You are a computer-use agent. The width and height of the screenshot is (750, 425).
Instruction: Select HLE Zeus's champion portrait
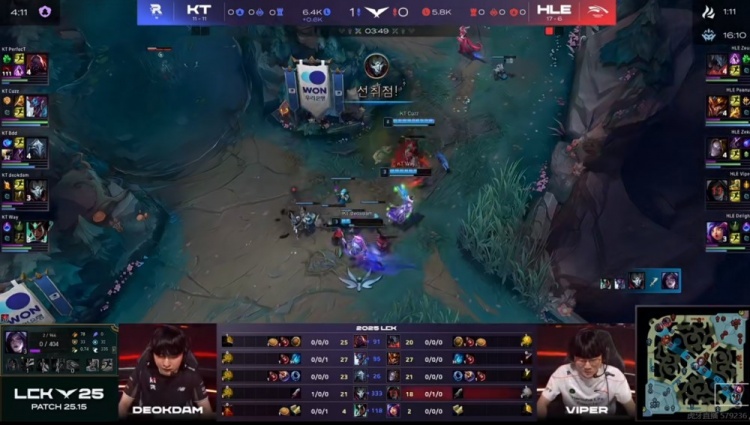[x=716, y=65]
